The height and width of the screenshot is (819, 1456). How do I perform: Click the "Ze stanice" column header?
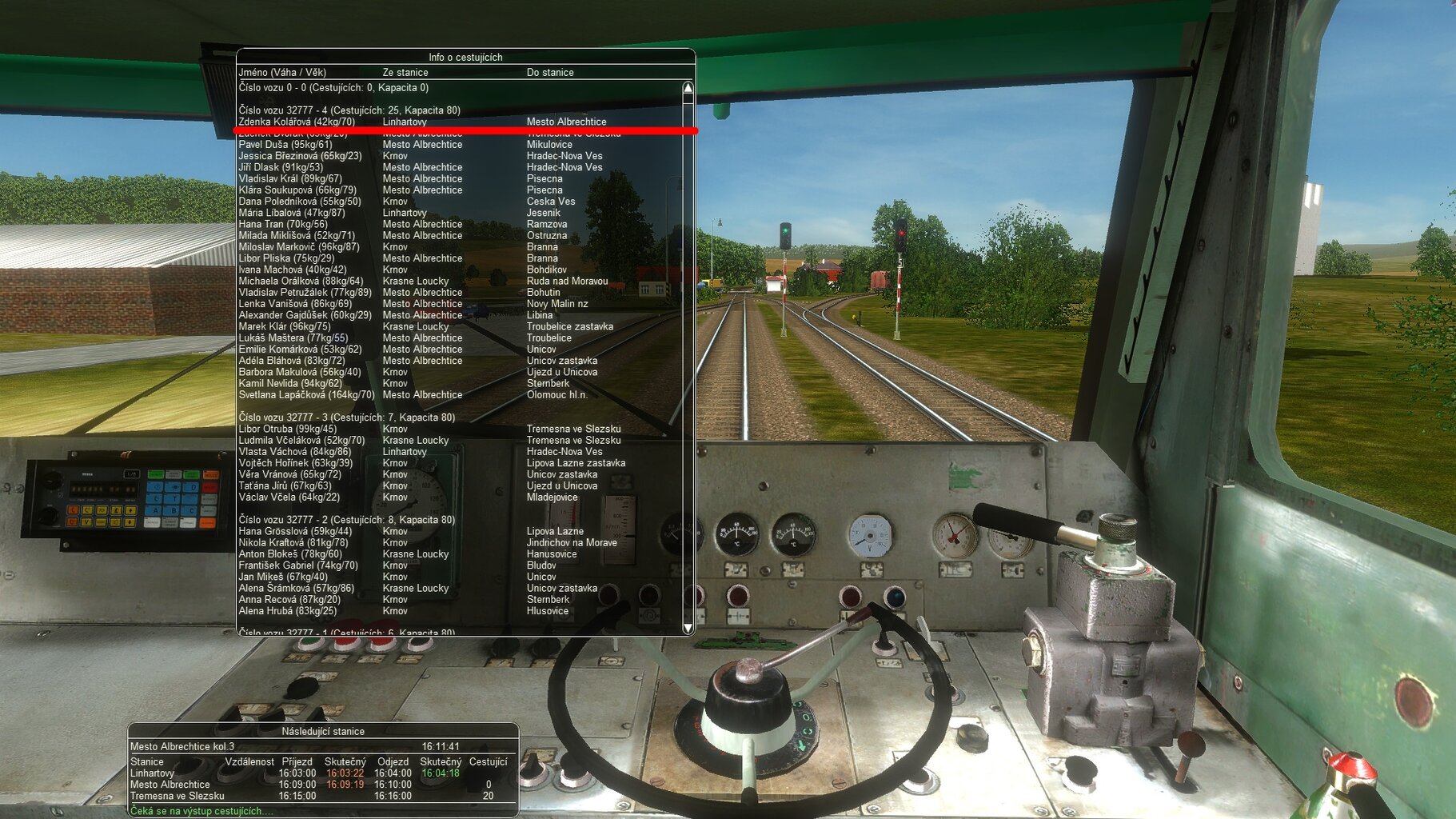pyautogui.click(x=405, y=72)
